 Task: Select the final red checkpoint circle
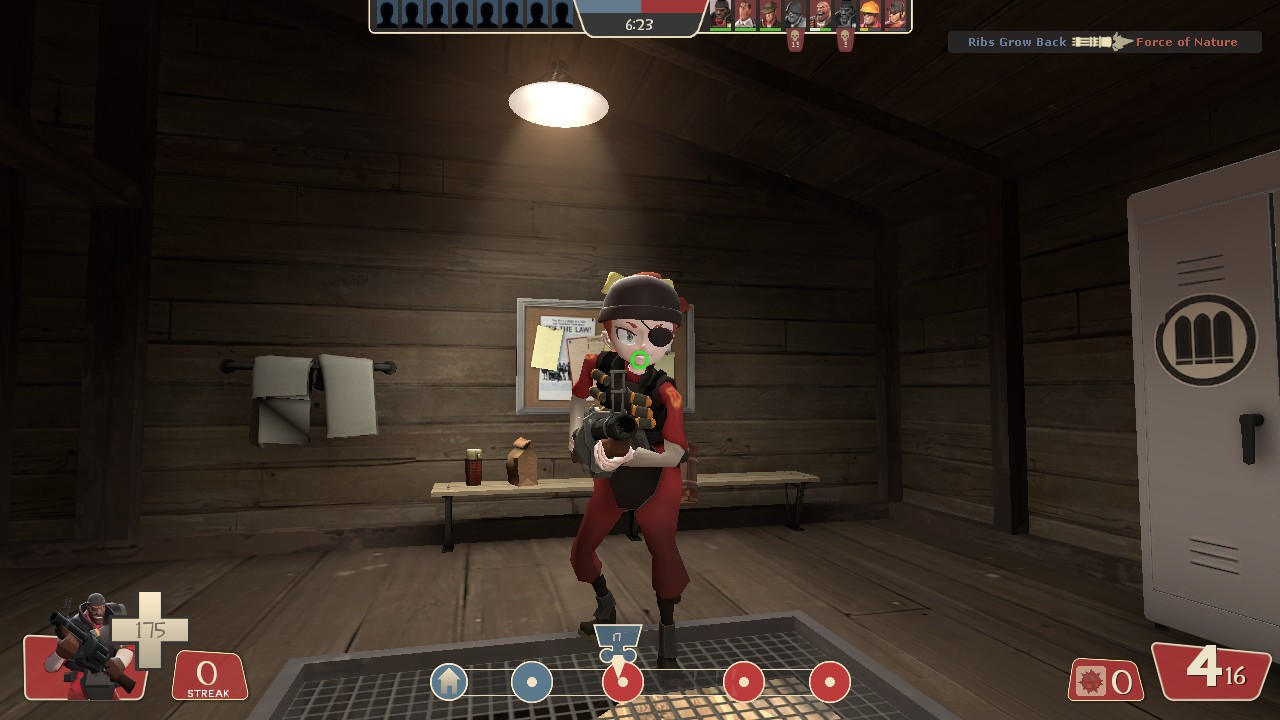[x=826, y=682]
